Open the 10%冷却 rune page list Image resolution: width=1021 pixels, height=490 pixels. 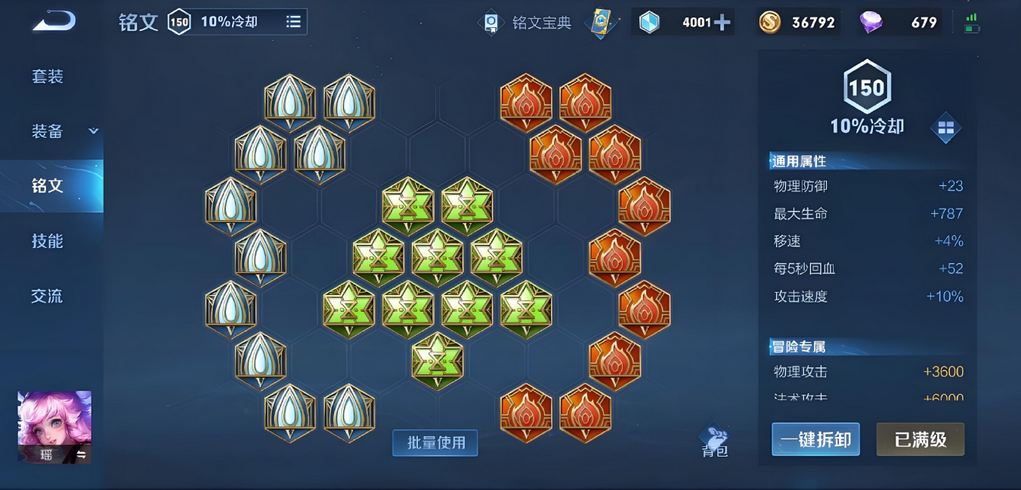pyautogui.click(x=293, y=21)
